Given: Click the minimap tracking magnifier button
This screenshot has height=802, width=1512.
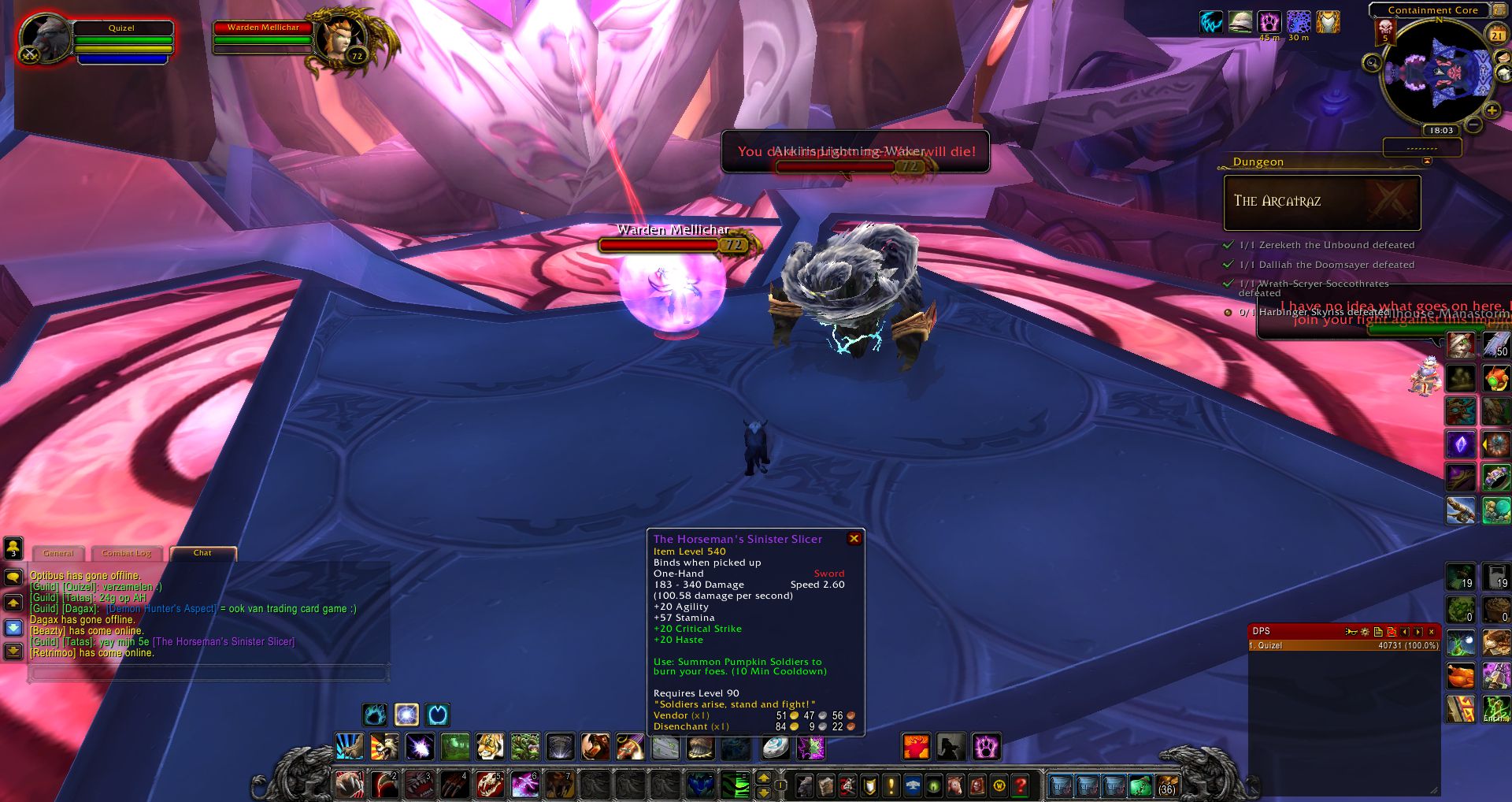Looking at the screenshot, I should pyautogui.click(x=1372, y=63).
